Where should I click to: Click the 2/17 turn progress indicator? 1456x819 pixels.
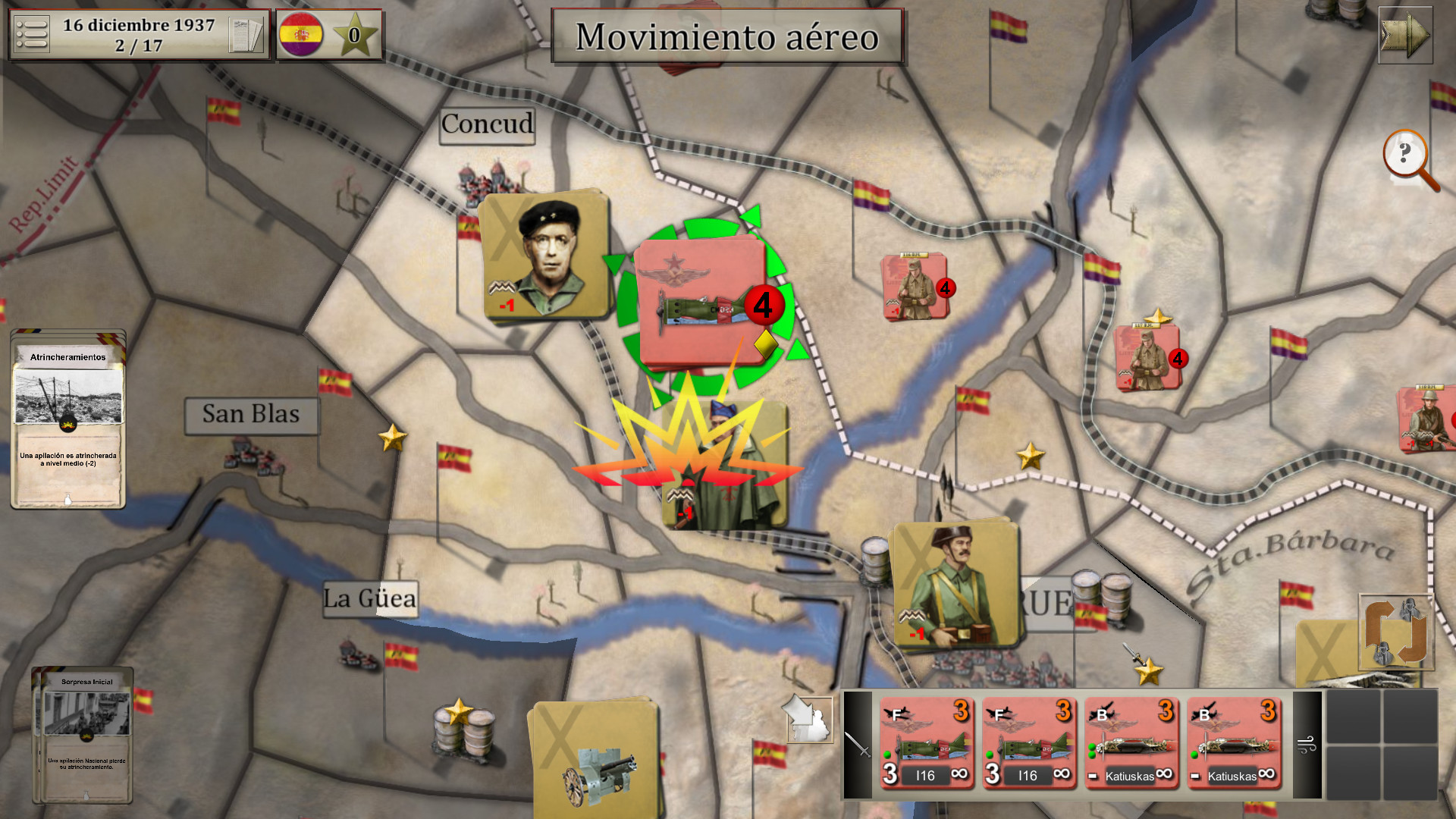[138, 44]
